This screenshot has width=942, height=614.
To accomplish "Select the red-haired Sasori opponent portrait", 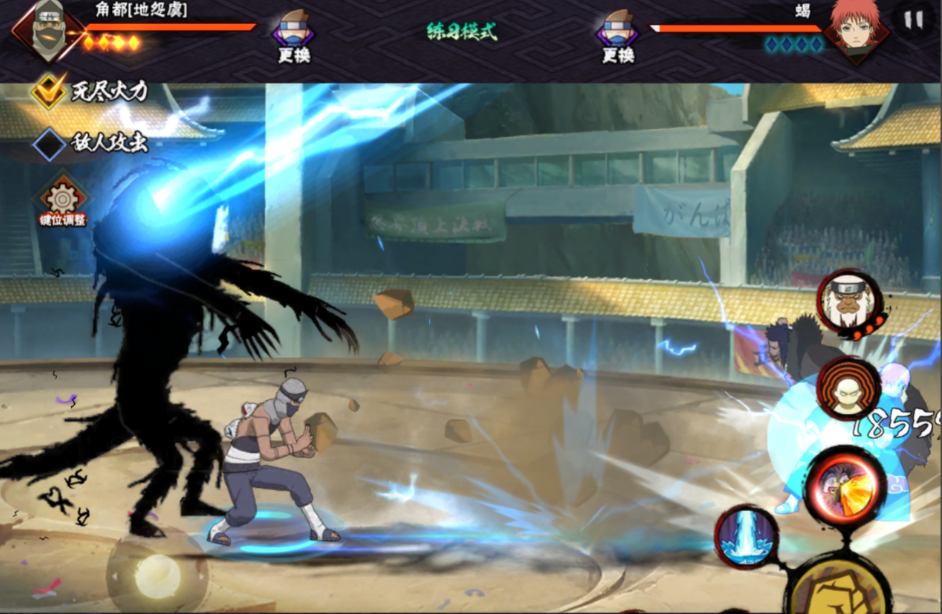I will (x=855, y=30).
